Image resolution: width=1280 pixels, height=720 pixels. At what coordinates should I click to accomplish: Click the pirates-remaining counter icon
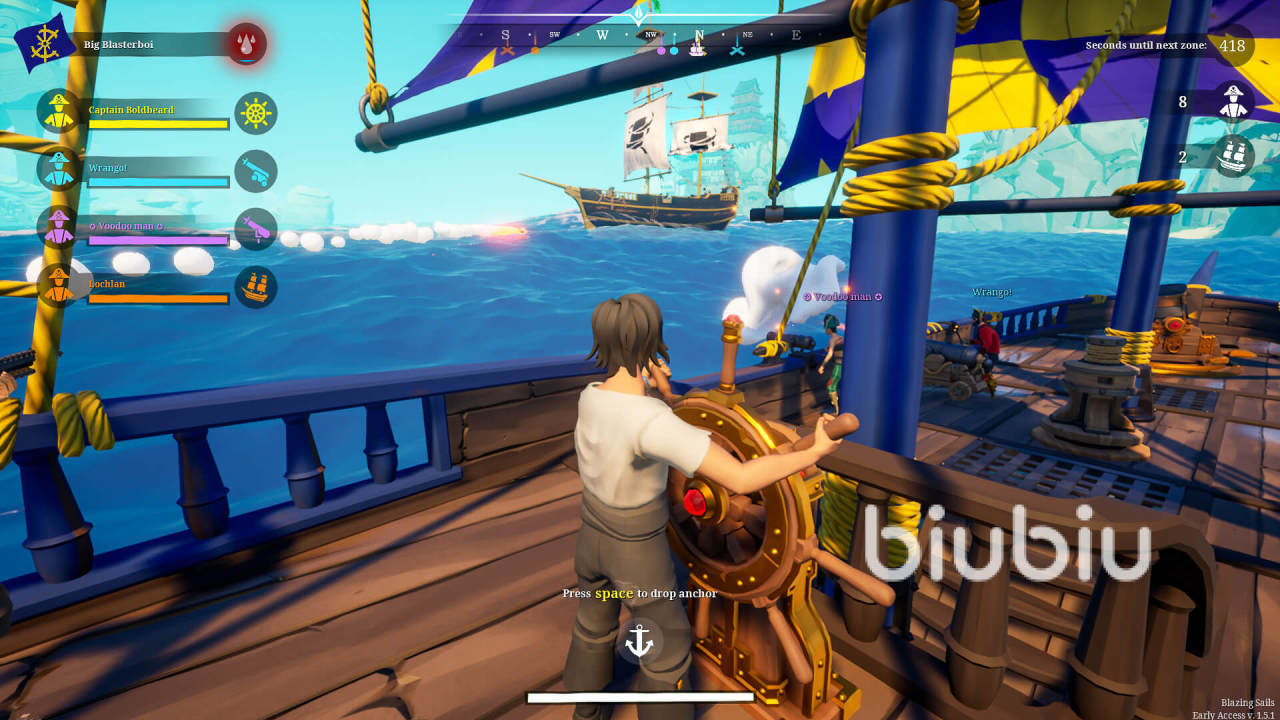1234,101
